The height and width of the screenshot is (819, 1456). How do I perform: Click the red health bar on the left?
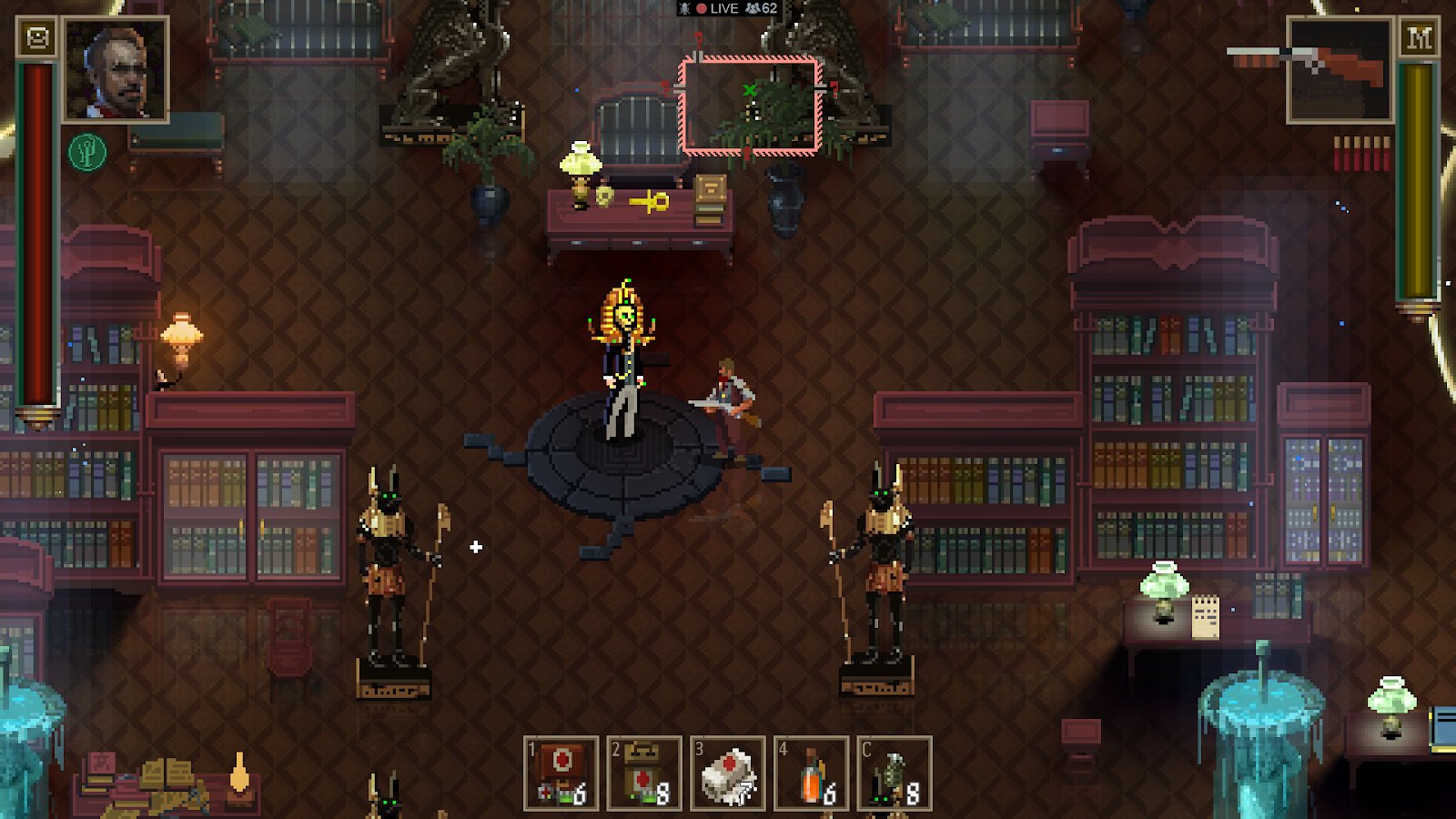[36, 227]
